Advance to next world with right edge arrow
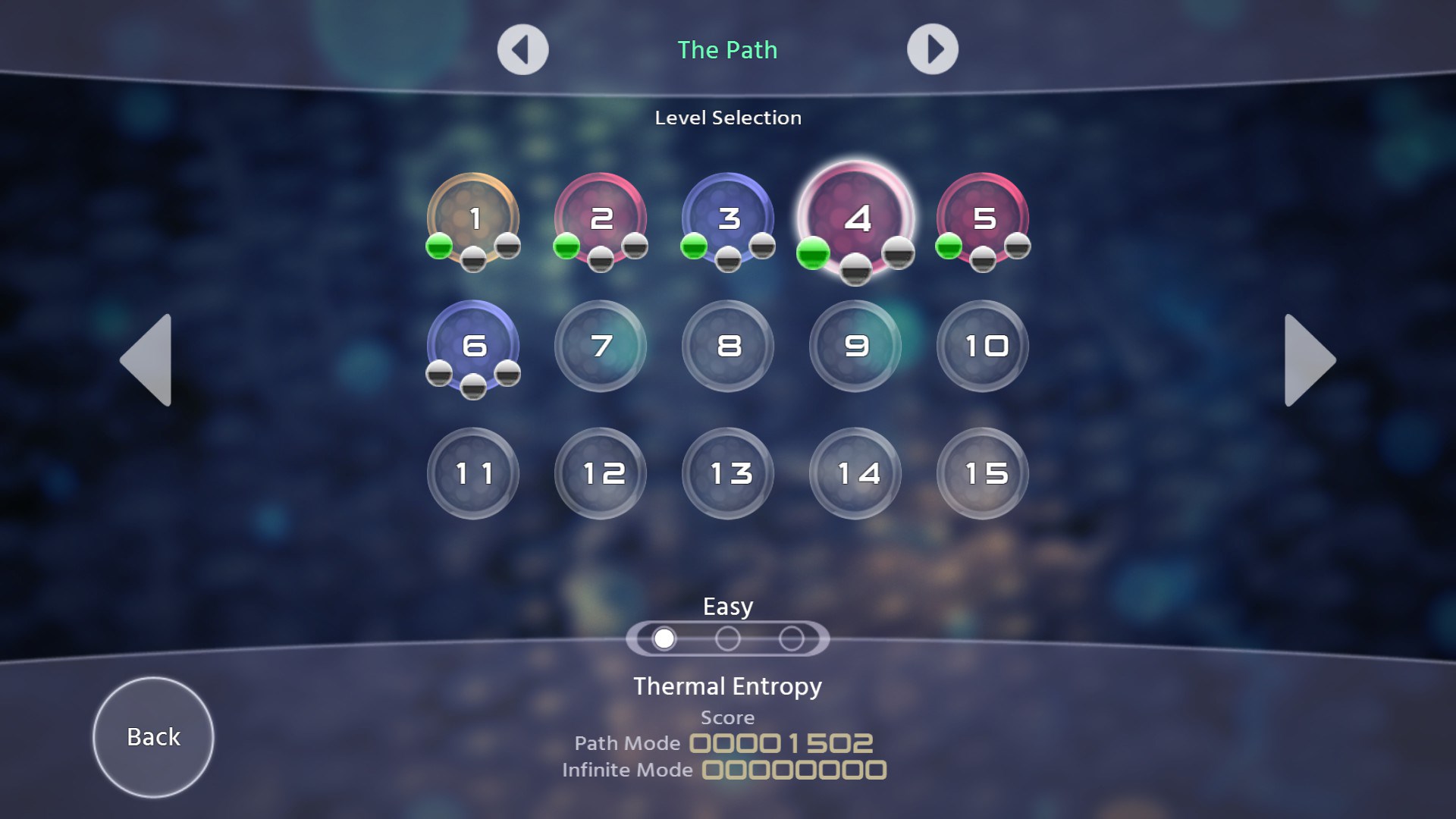1456x819 pixels. [x=1310, y=360]
